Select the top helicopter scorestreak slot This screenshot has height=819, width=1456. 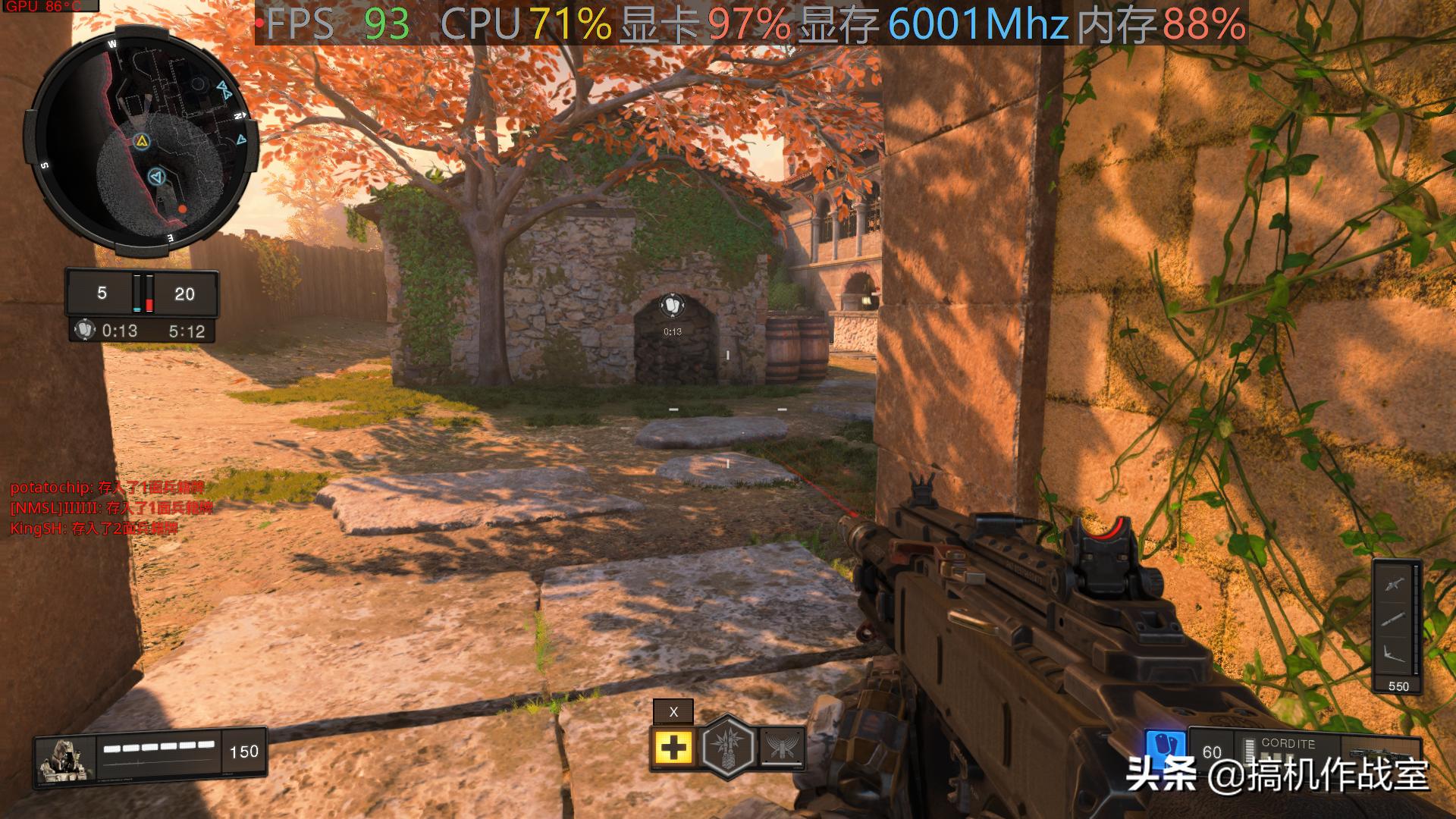[1394, 585]
